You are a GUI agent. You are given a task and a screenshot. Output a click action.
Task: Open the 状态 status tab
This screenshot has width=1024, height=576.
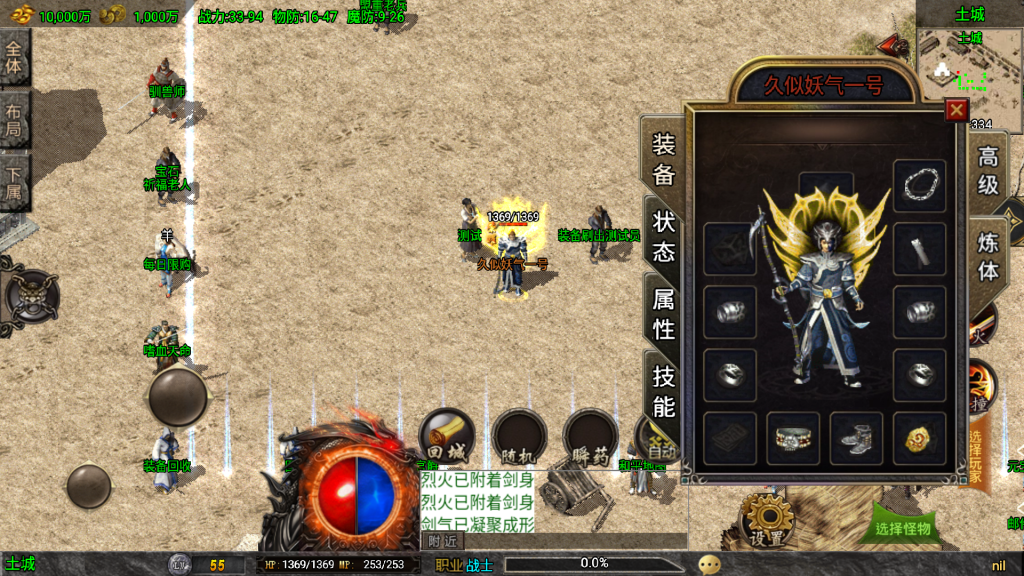point(664,236)
